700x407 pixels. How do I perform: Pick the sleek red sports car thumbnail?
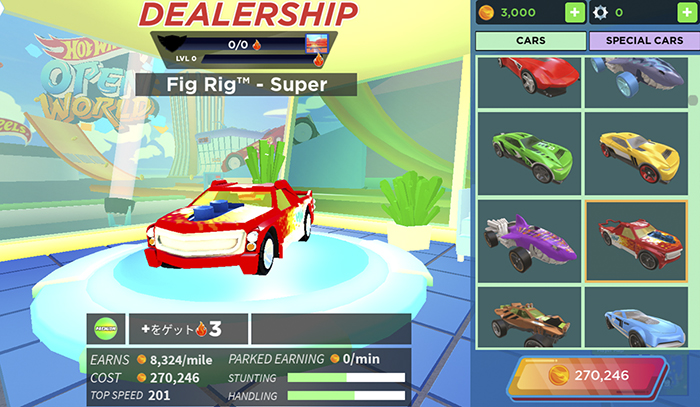click(527, 78)
